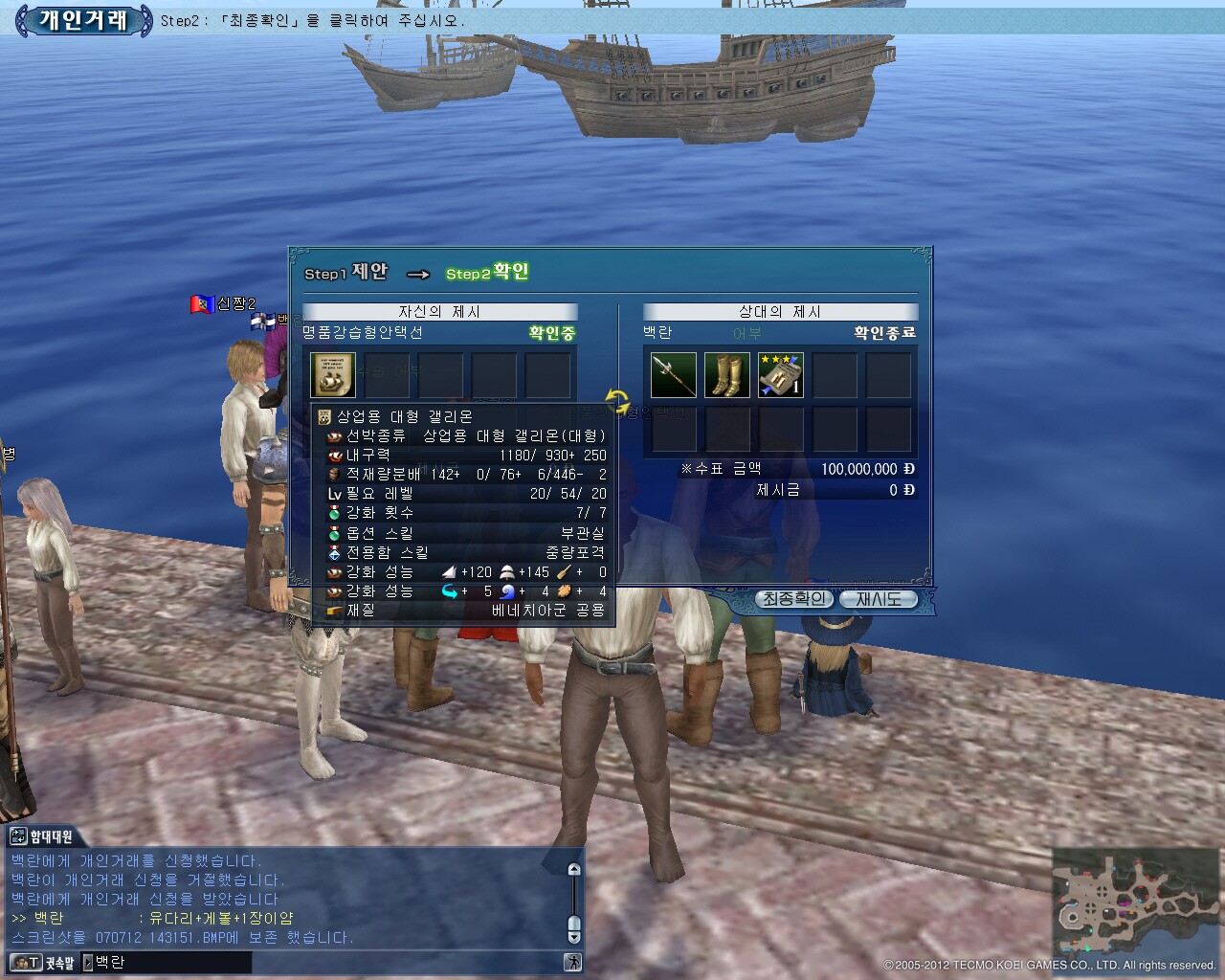Select the three-star card item slot

[x=780, y=375]
